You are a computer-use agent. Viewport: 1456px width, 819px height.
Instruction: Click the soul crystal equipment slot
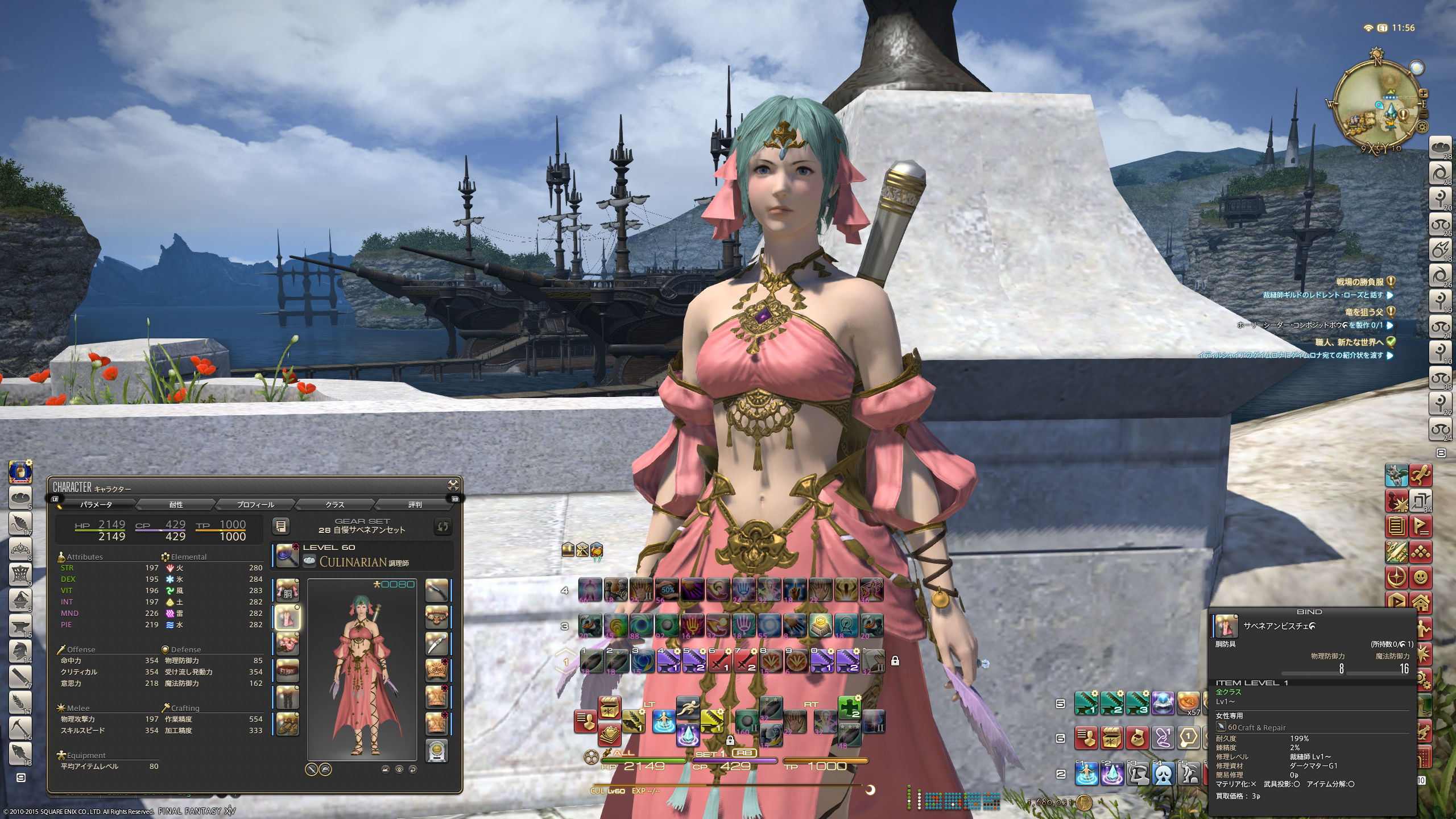(x=437, y=750)
